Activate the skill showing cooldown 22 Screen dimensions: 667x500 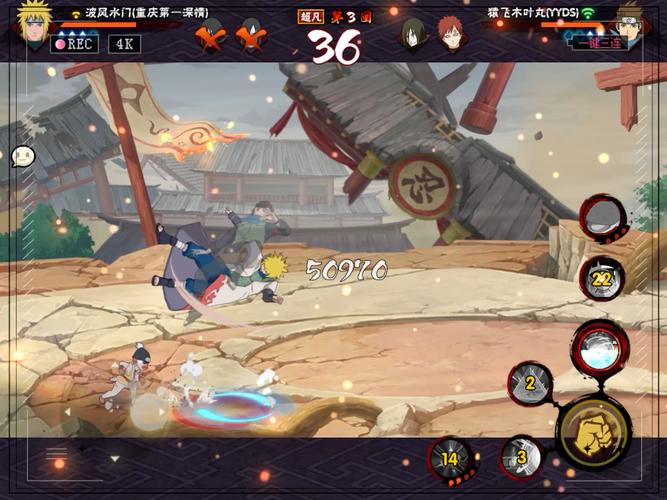(x=602, y=278)
